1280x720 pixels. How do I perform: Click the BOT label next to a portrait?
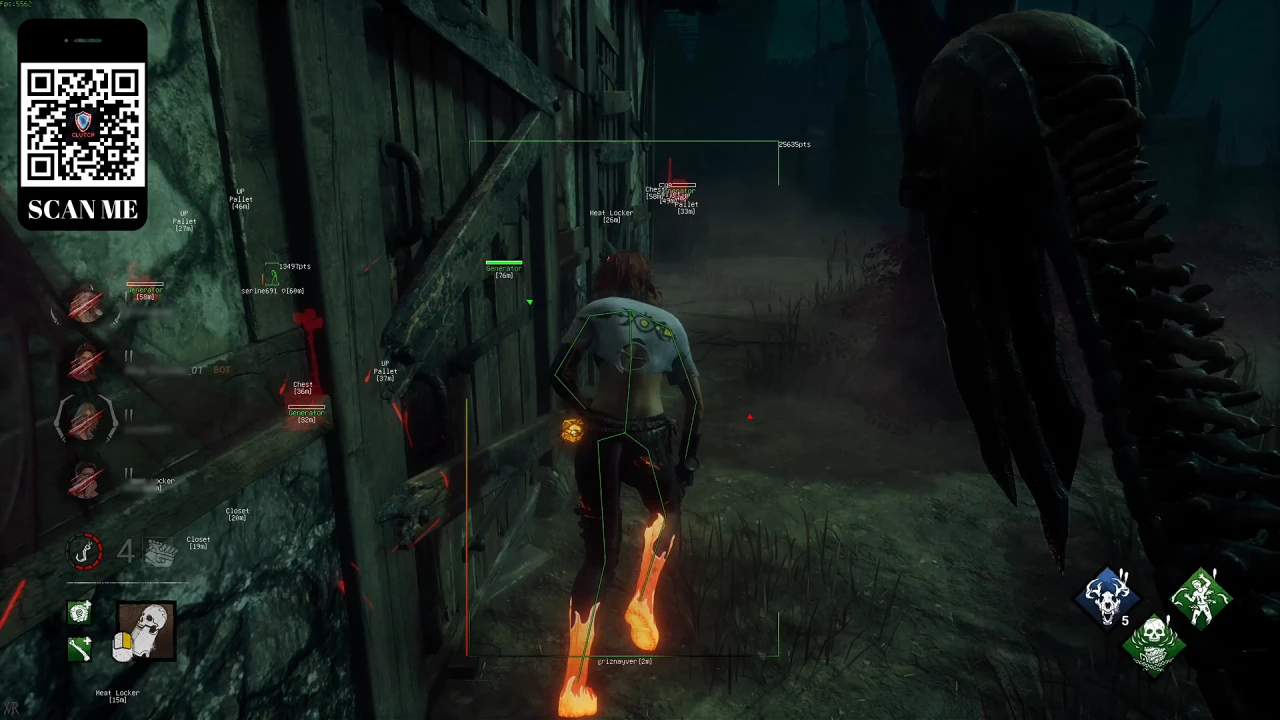click(221, 369)
